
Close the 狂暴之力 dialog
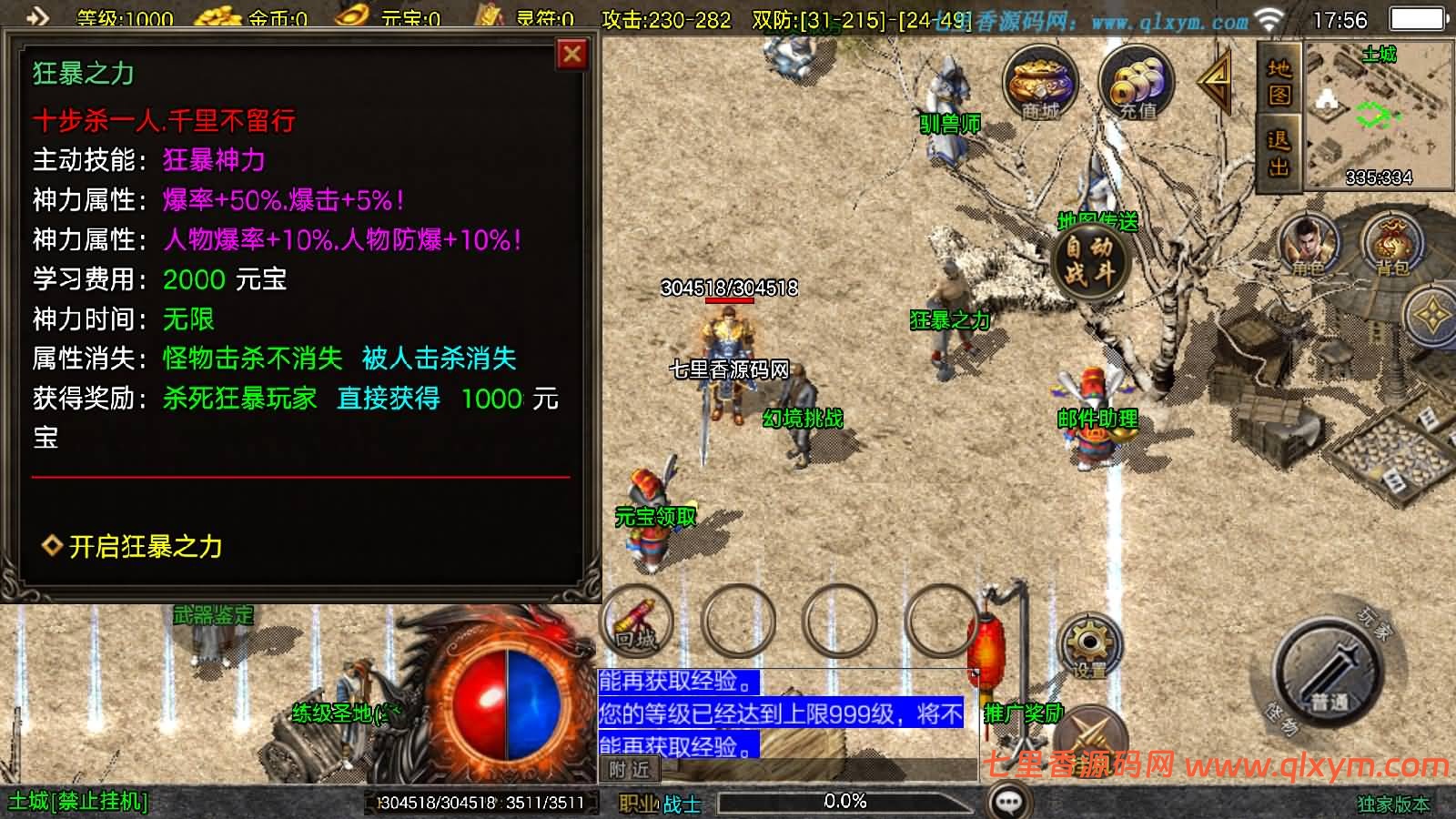coord(570,55)
